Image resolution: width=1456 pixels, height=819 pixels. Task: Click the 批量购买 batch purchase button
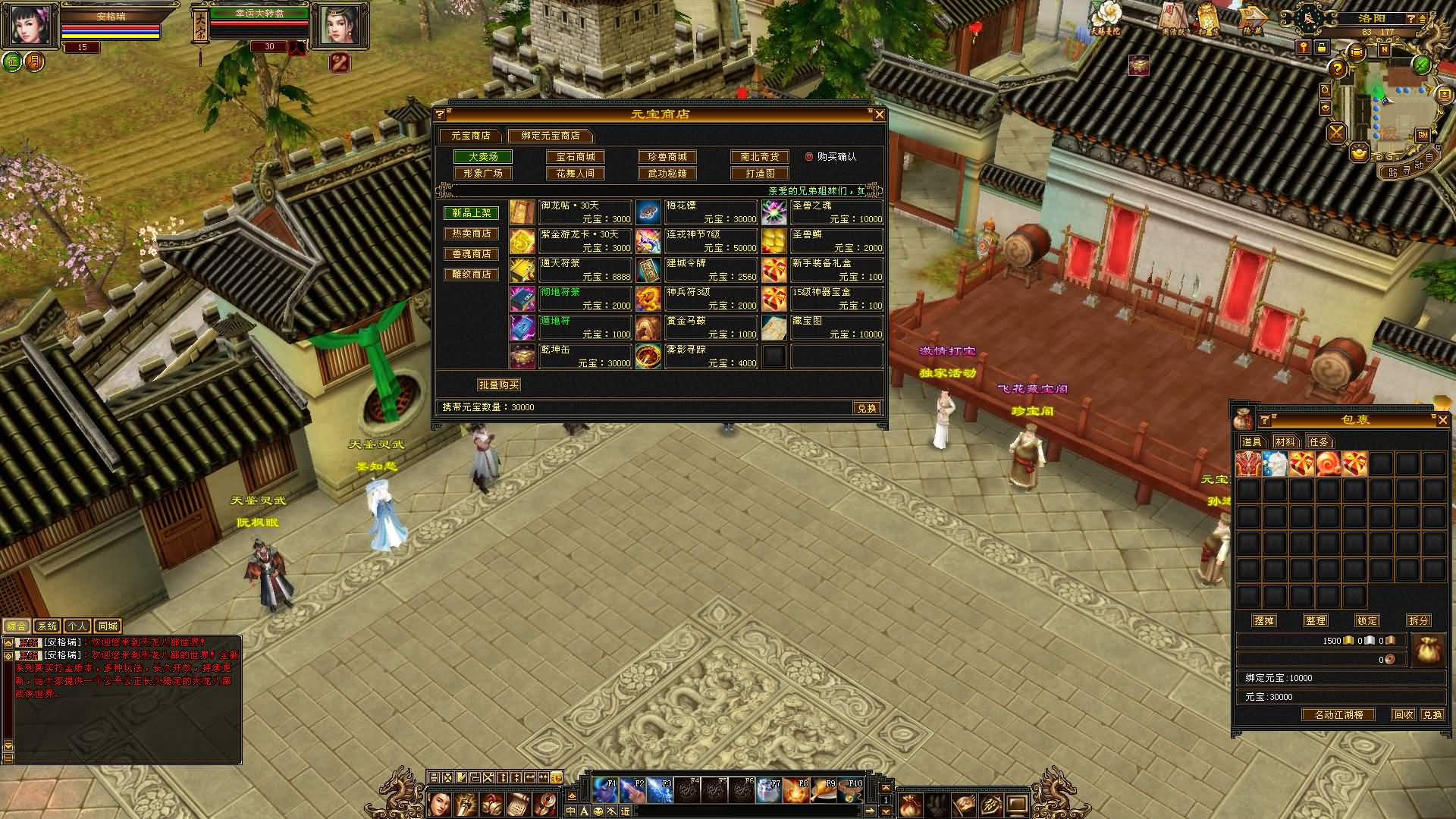coord(501,384)
